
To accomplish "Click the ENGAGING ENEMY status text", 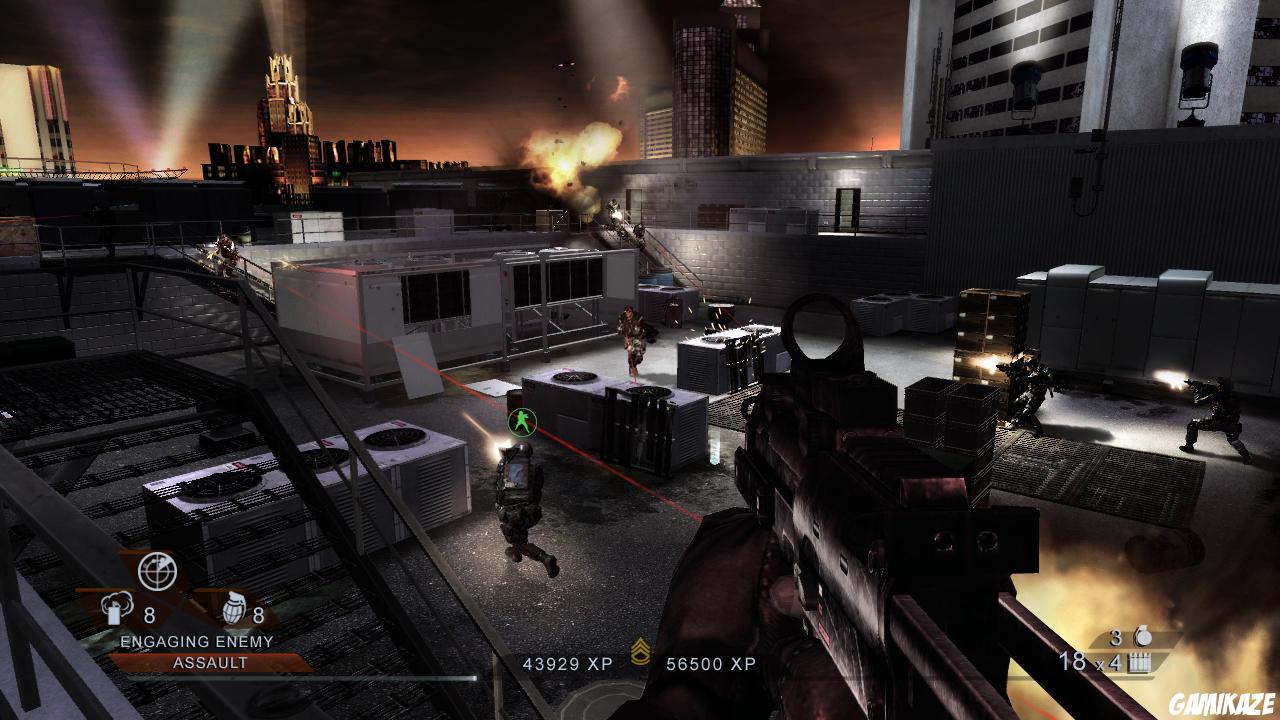I will (197, 641).
